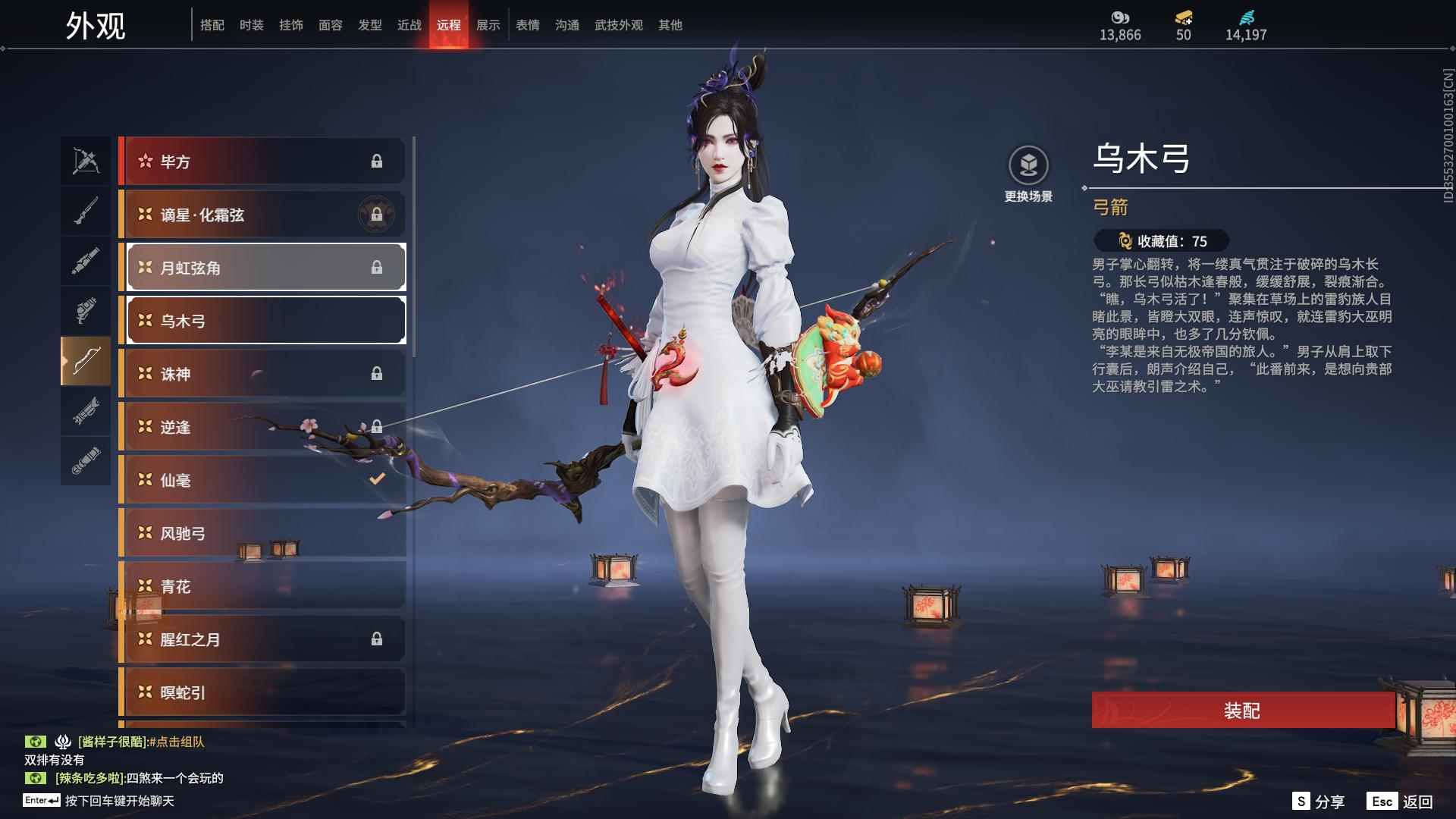
Task: Select the rifle category in the left sidebar
Action: tap(86, 211)
